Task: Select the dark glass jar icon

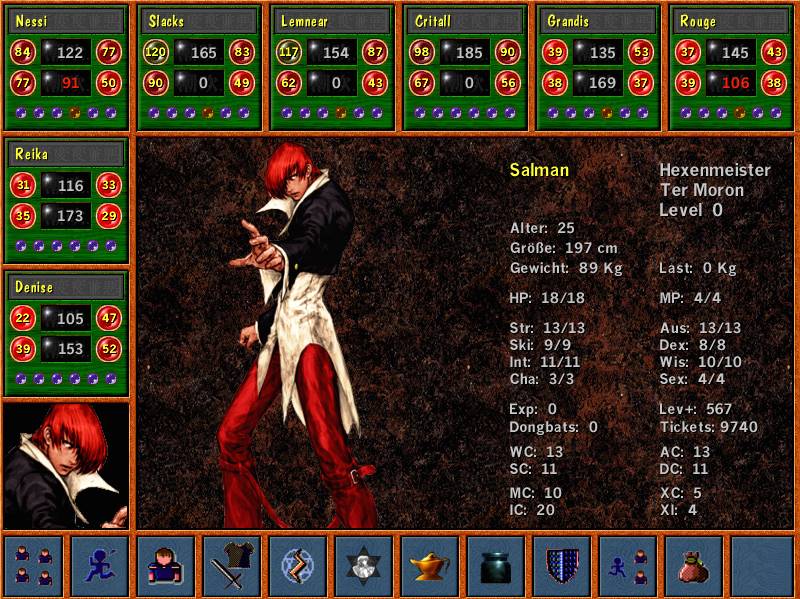Action: tap(495, 565)
